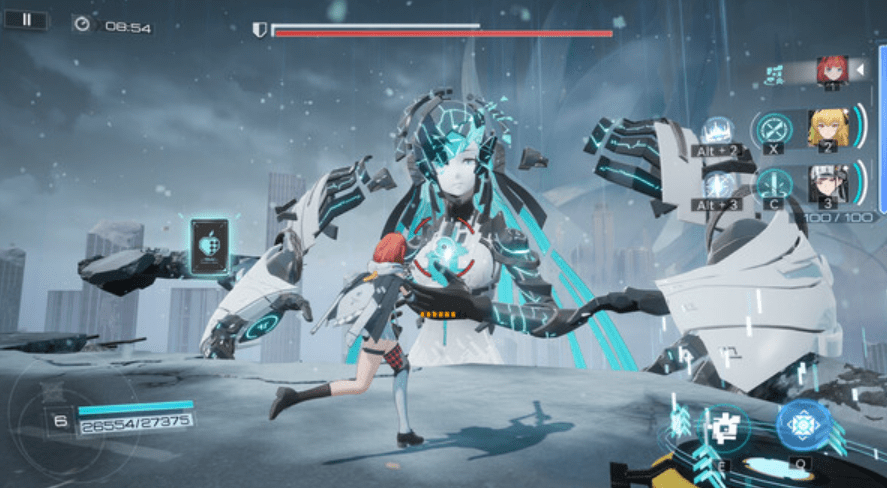Use the blue diamond-emblem skill button

[802, 425]
